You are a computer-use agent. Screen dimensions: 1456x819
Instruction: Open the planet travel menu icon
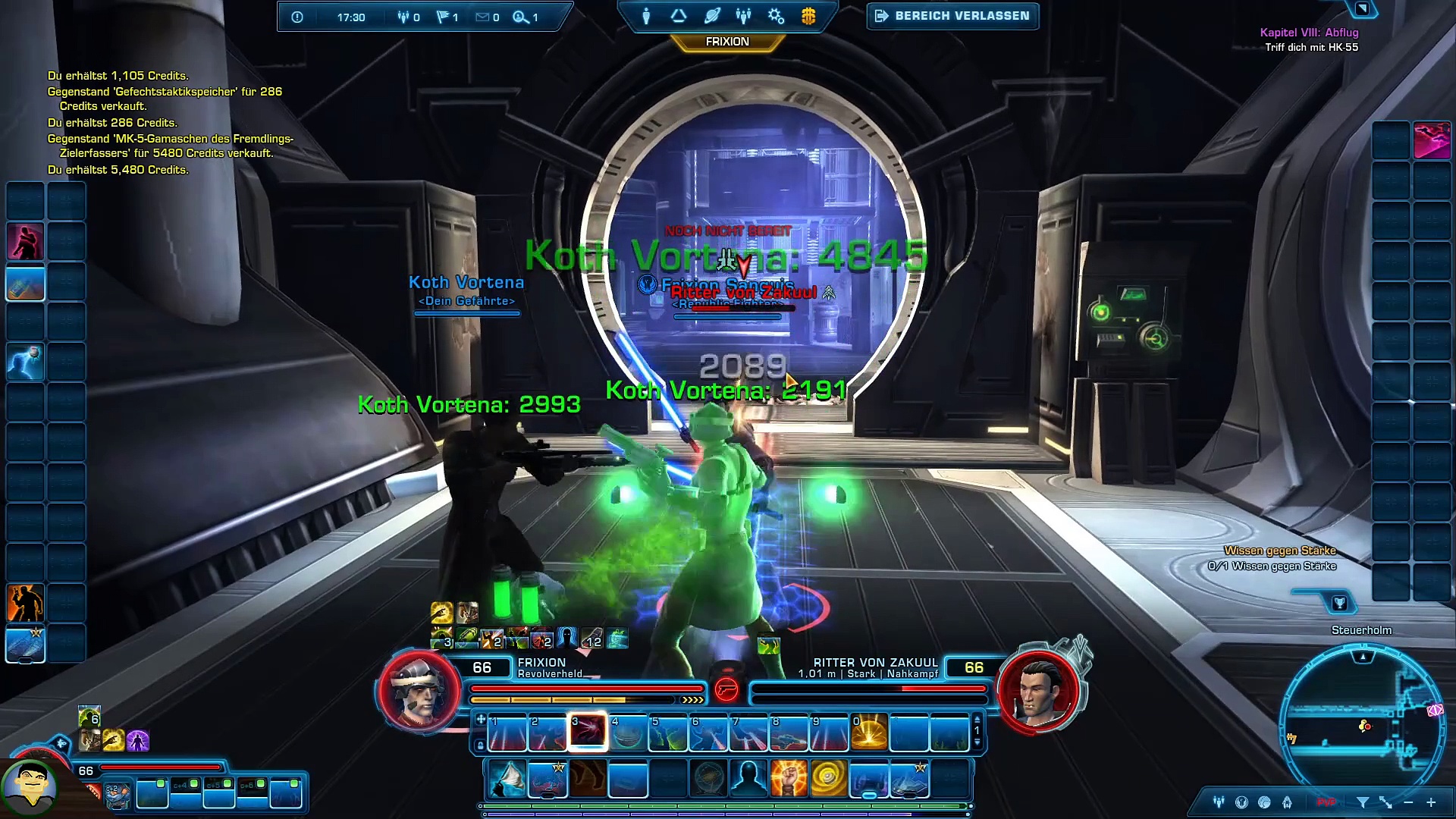click(x=711, y=16)
